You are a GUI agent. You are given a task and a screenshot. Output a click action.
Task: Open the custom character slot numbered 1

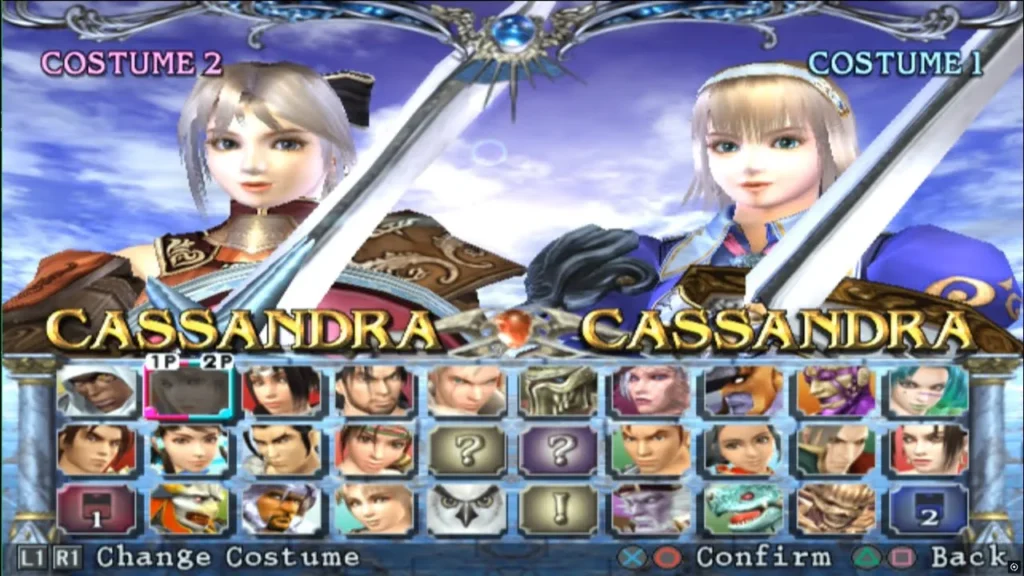[x=100, y=509]
